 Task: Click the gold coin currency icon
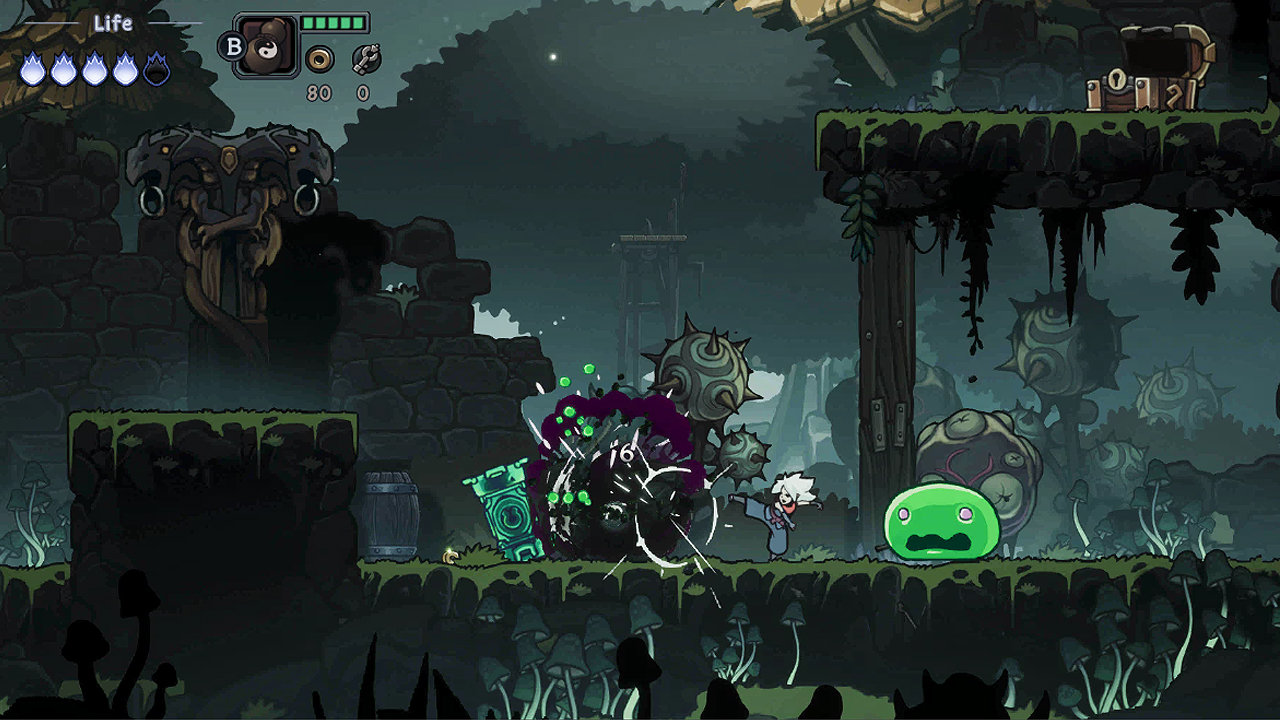(319, 59)
